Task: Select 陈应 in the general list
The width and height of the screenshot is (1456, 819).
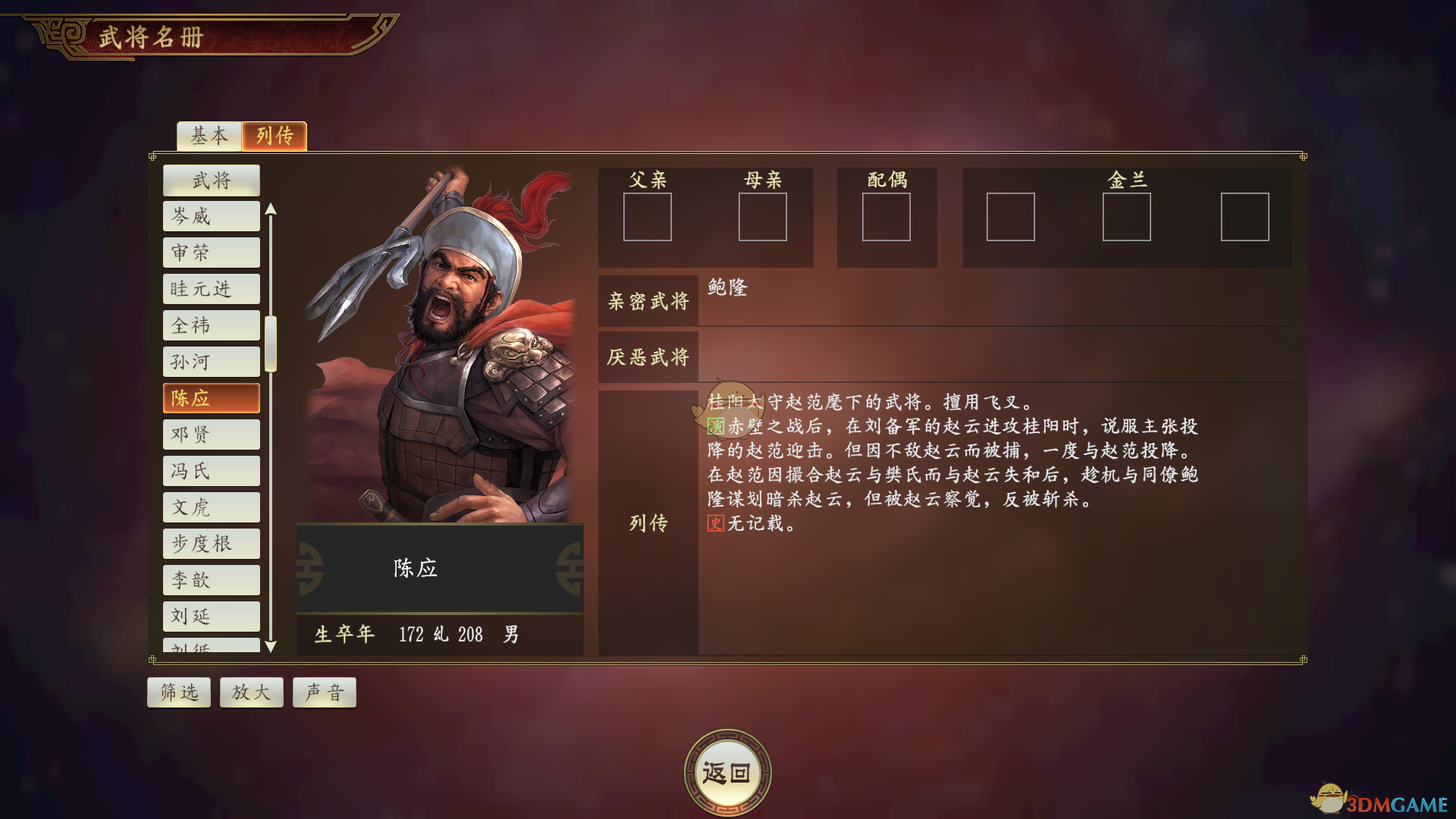Action: click(211, 397)
